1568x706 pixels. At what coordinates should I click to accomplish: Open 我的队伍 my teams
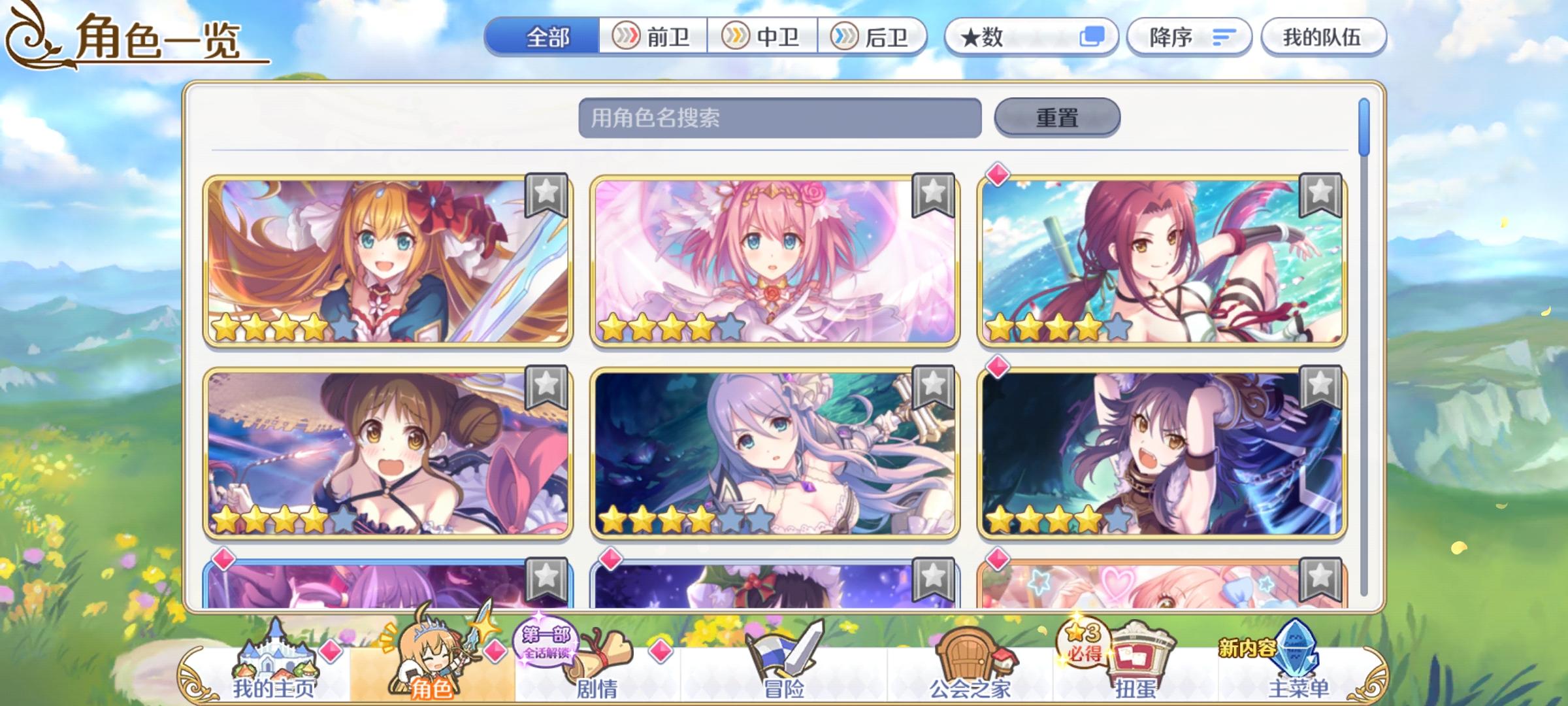click(1323, 37)
